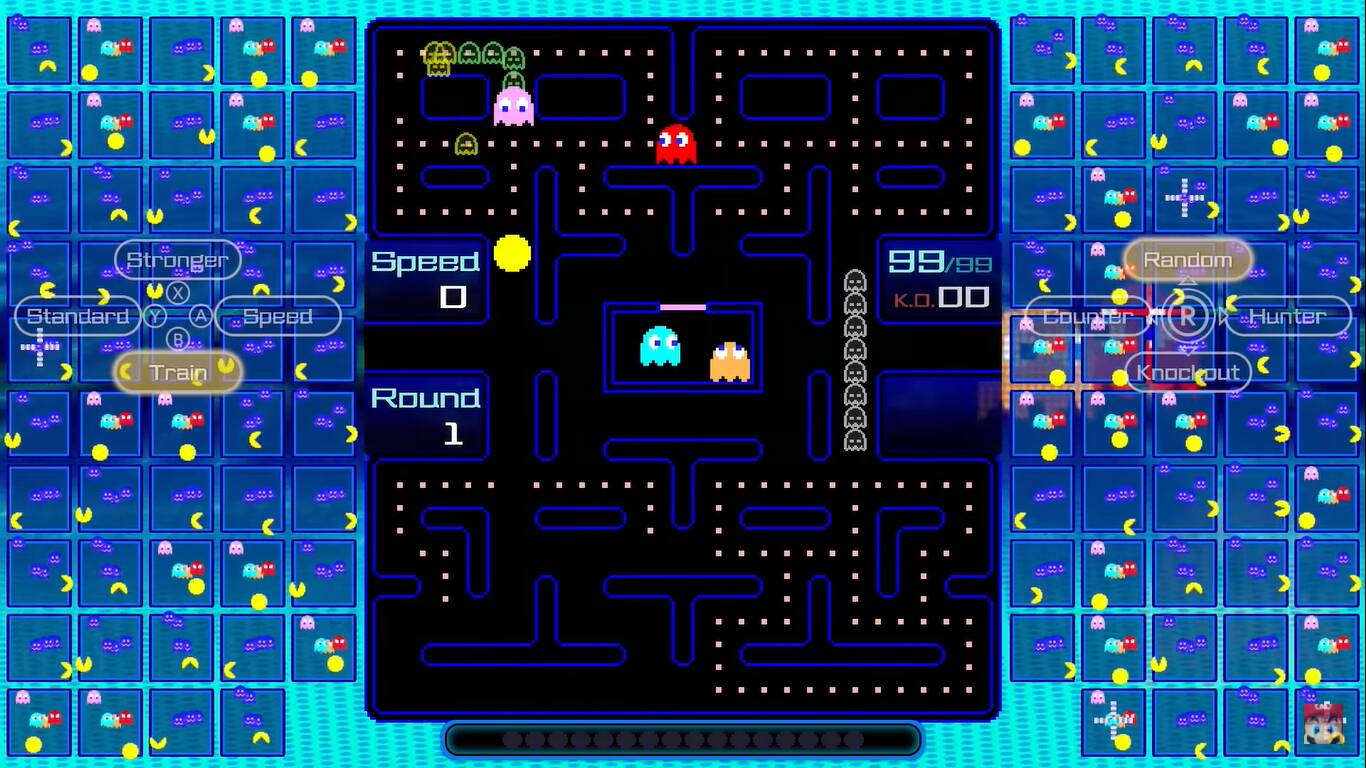Viewport: 1366px width, 768px height.
Task: Click the dotted progress bar at the bottom
Action: coord(683,740)
